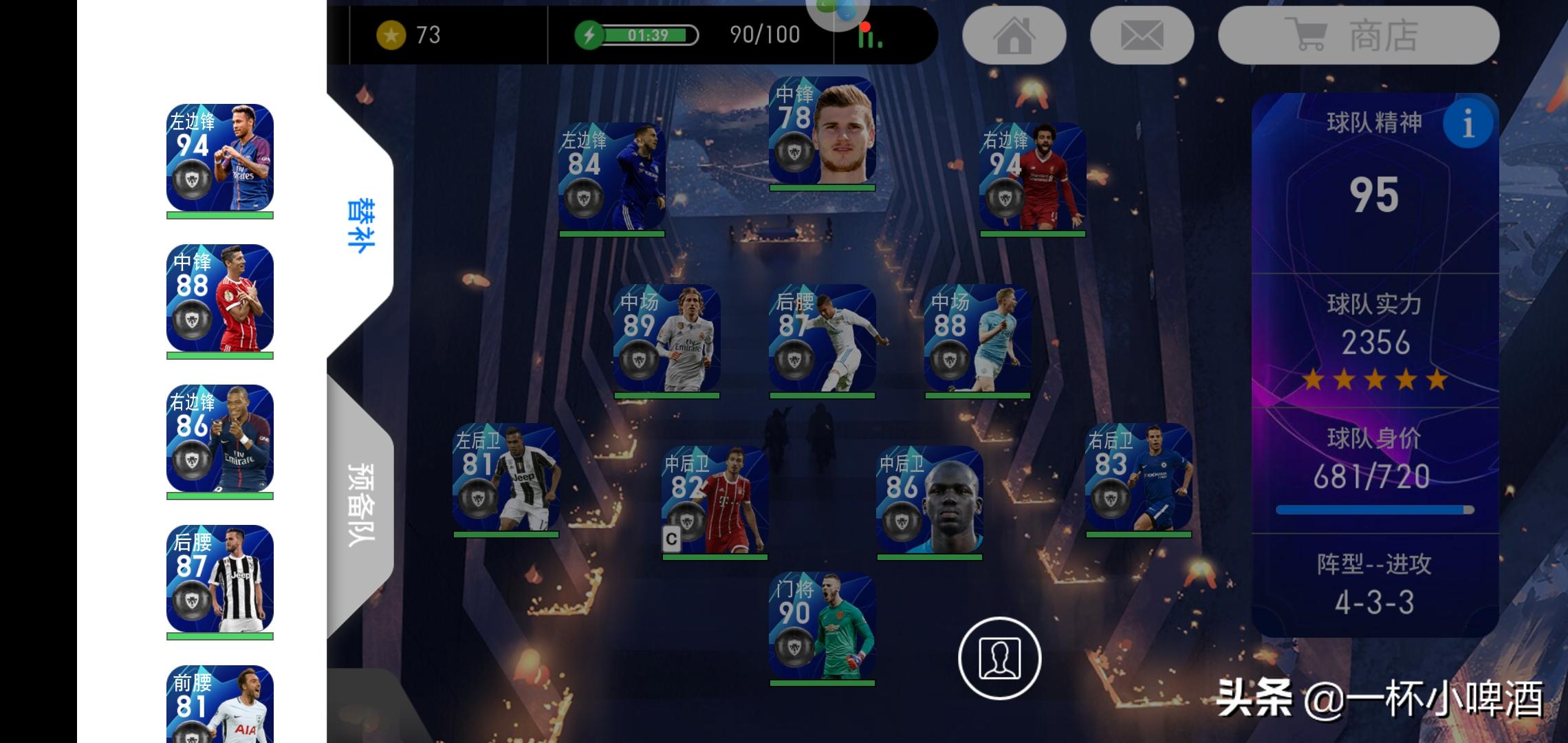Select the 90 门将 goalkeeper card
The image size is (1568, 743).
coord(822,627)
